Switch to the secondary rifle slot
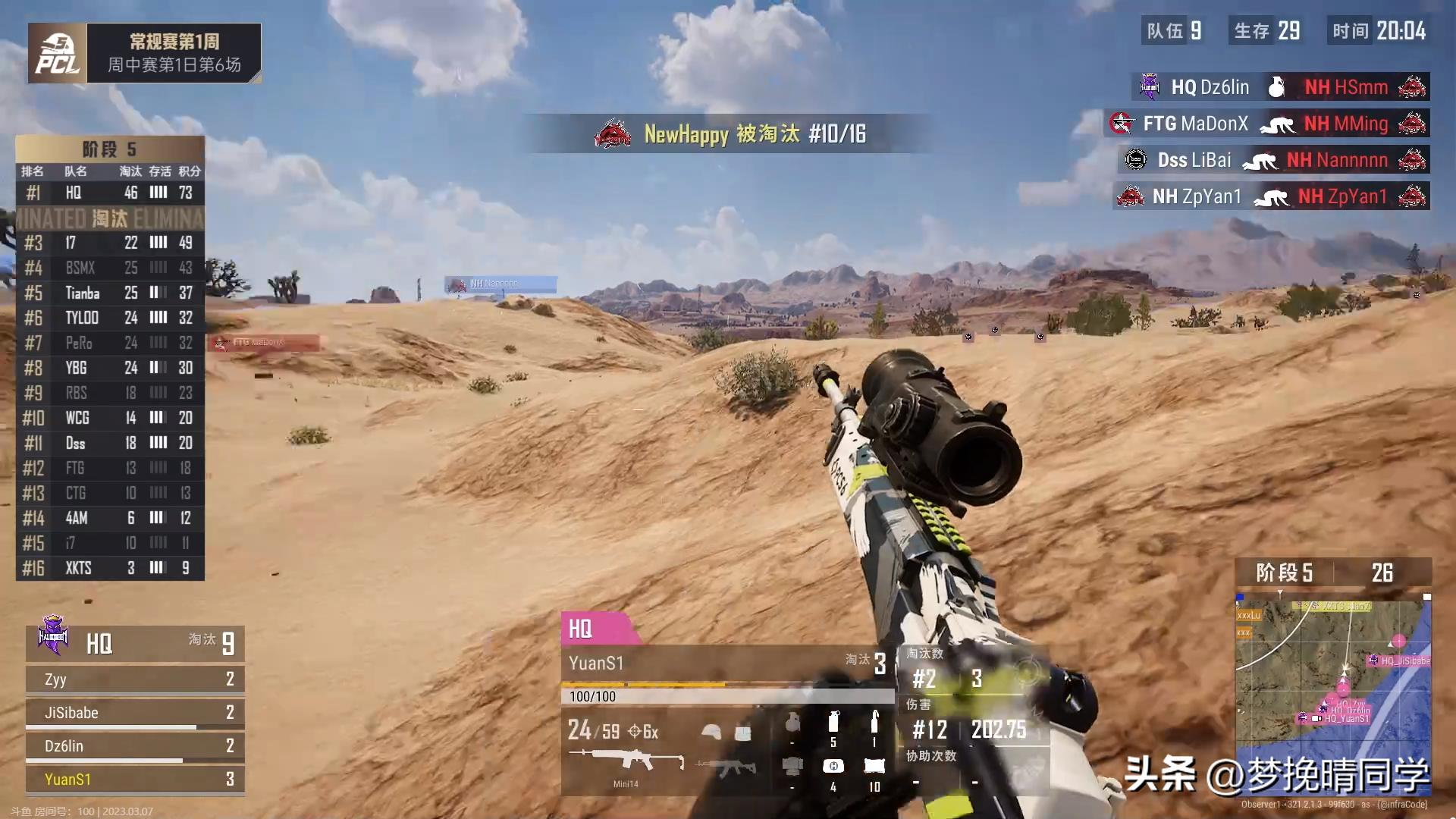This screenshot has width=1456, height=819. (726, 767)
